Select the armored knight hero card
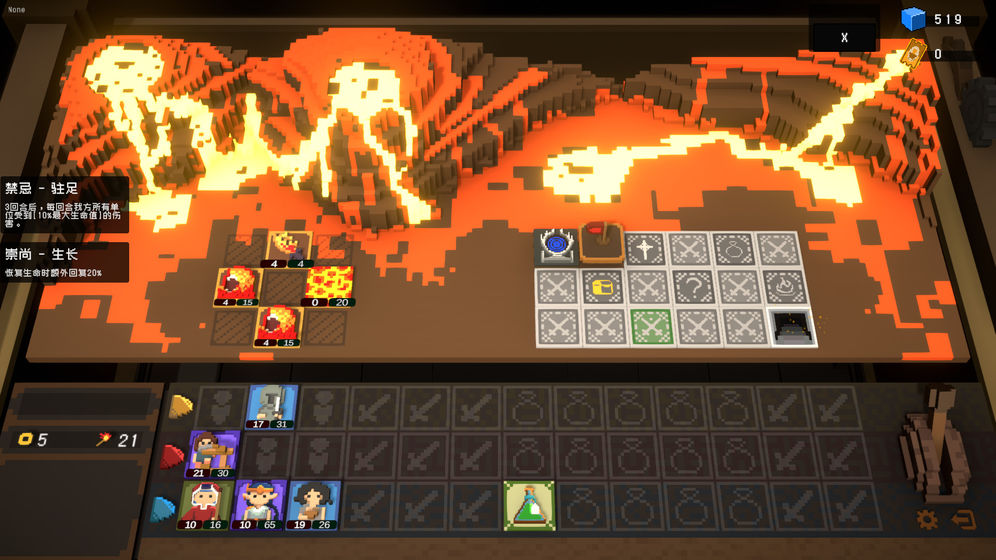The image size is (996, 560). pyautogui.click(x=272, y=407)
